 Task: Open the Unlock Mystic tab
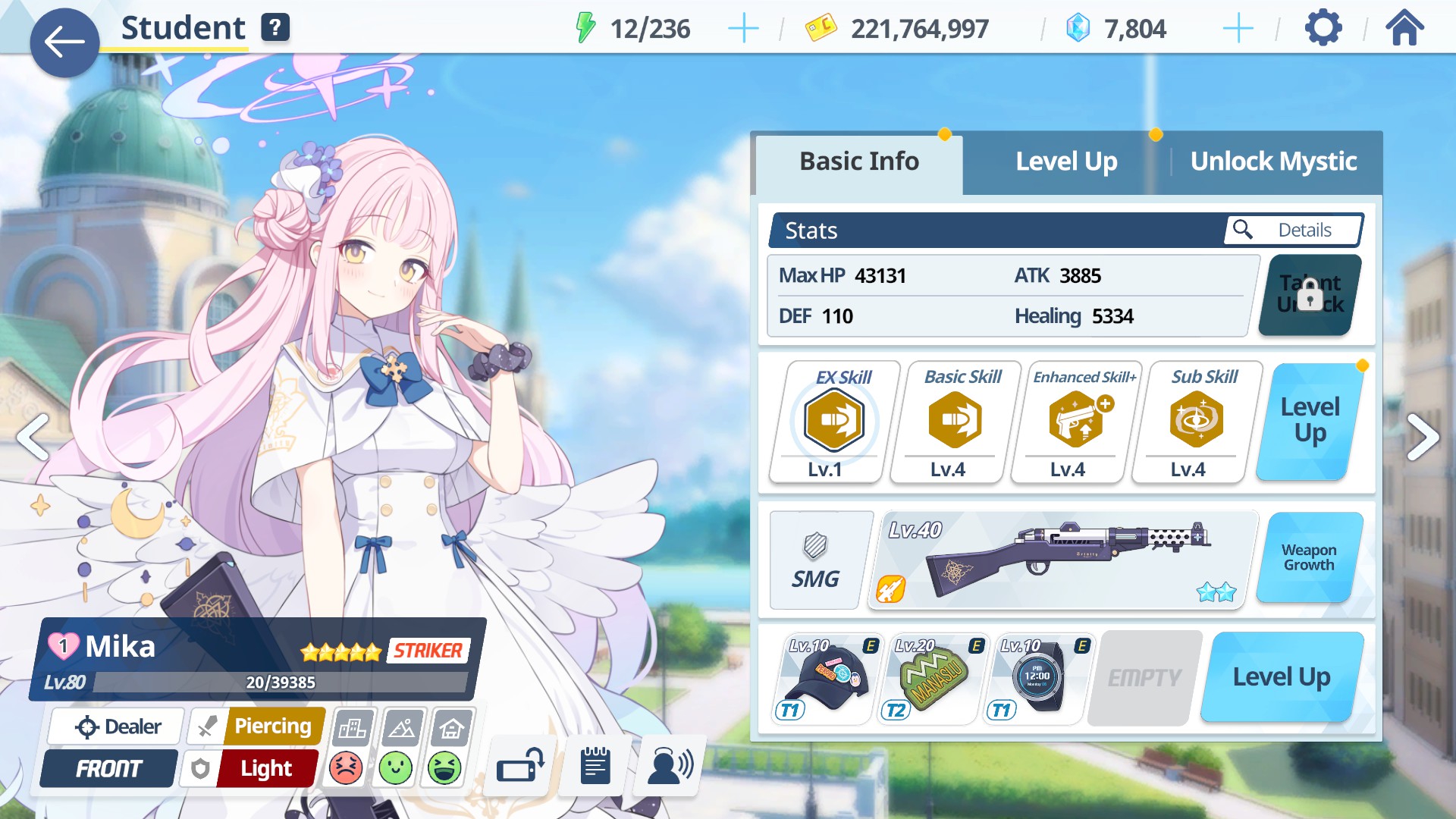click(1273, 162)
